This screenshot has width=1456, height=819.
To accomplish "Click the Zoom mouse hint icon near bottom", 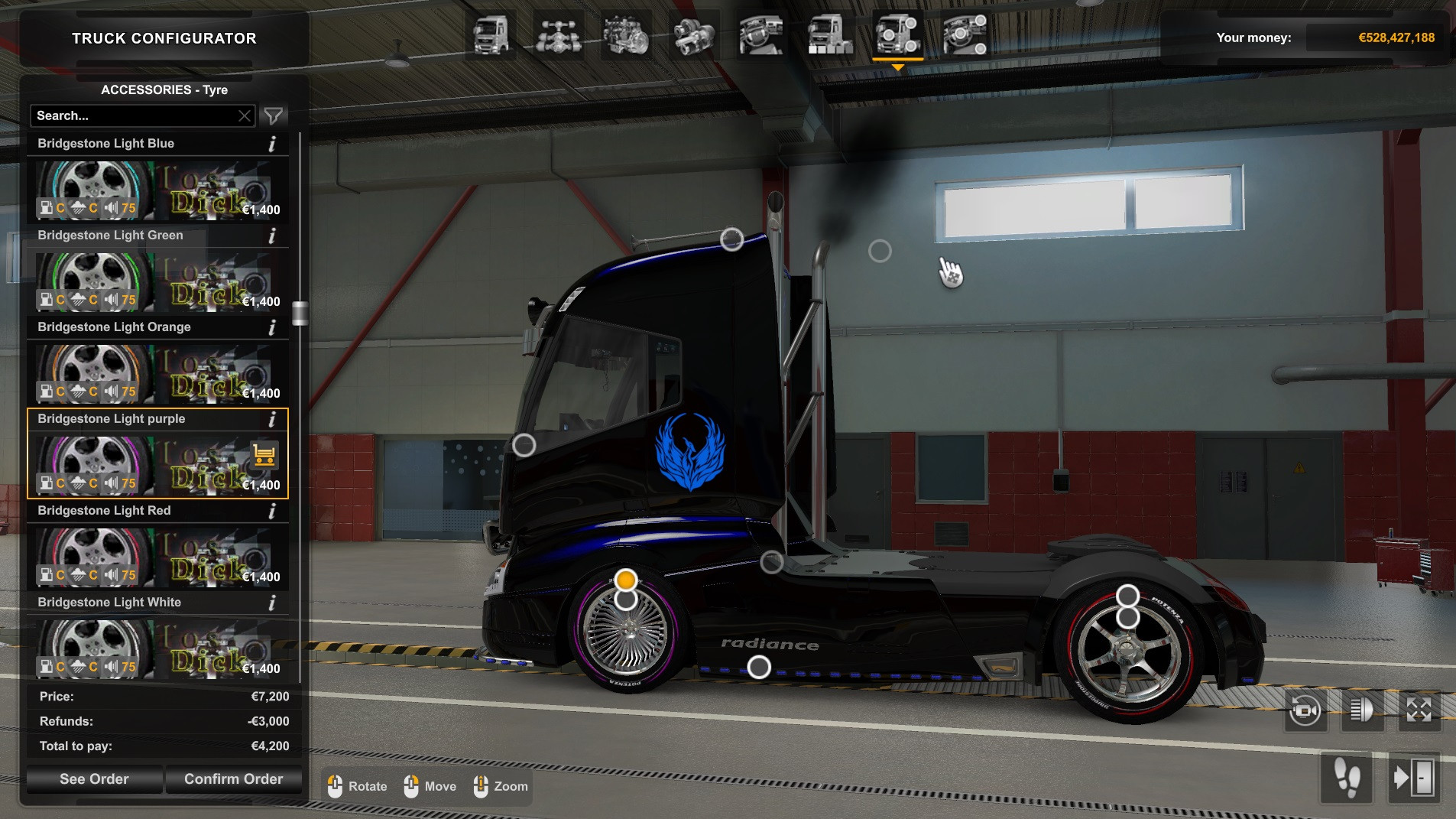I will pos(480,786).
